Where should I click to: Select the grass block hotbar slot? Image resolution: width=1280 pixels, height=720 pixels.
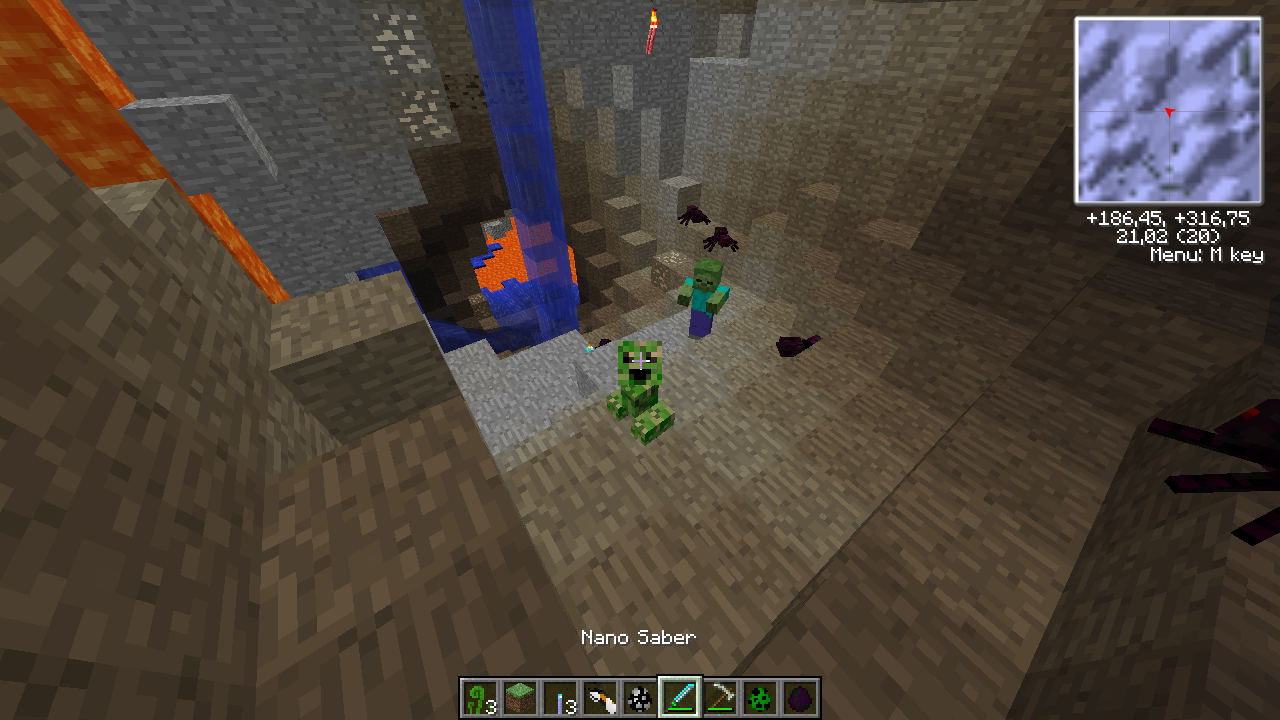pos(520,698)
